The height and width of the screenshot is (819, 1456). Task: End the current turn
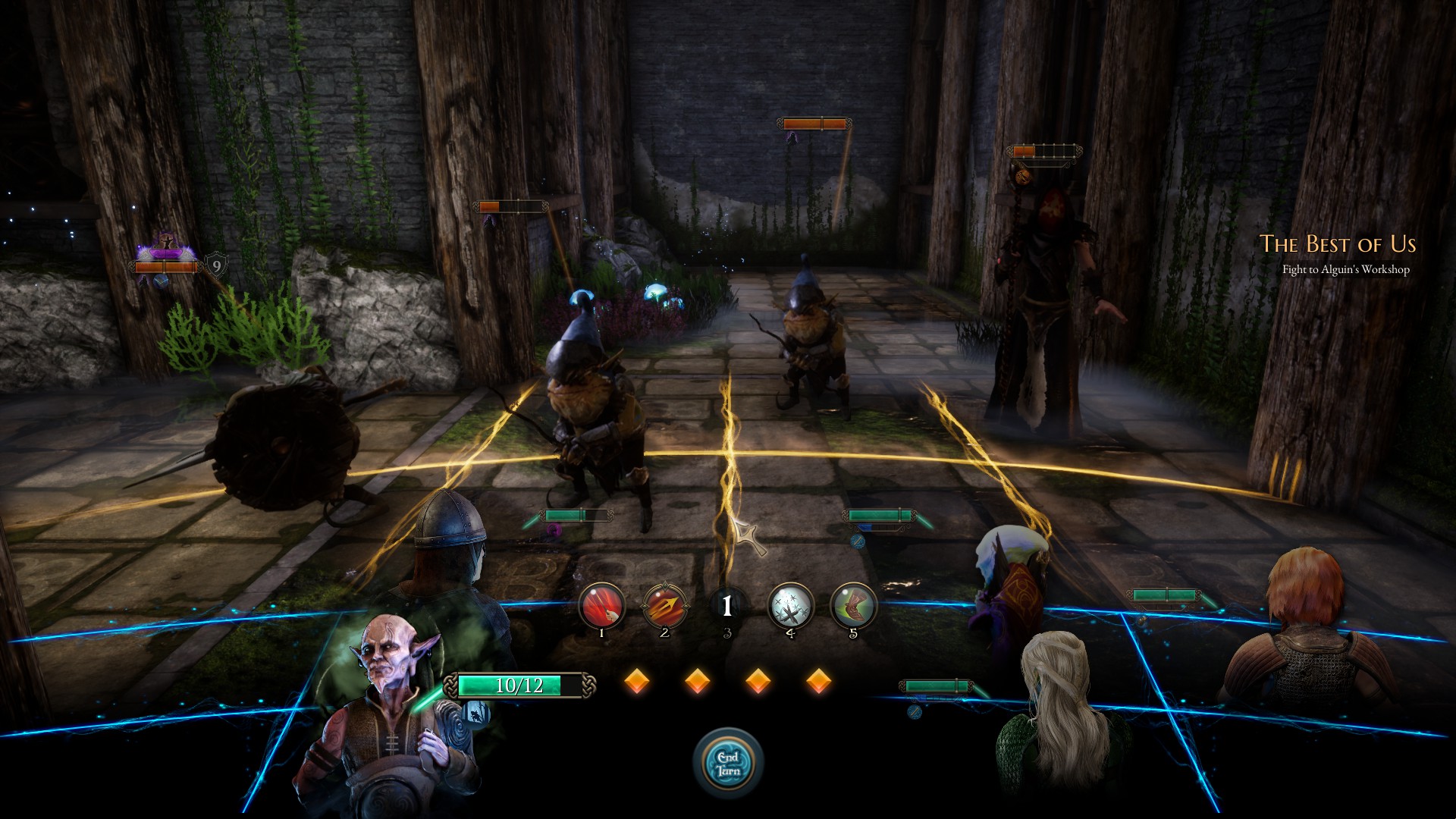pyautogui.click(x=728, y=763)
